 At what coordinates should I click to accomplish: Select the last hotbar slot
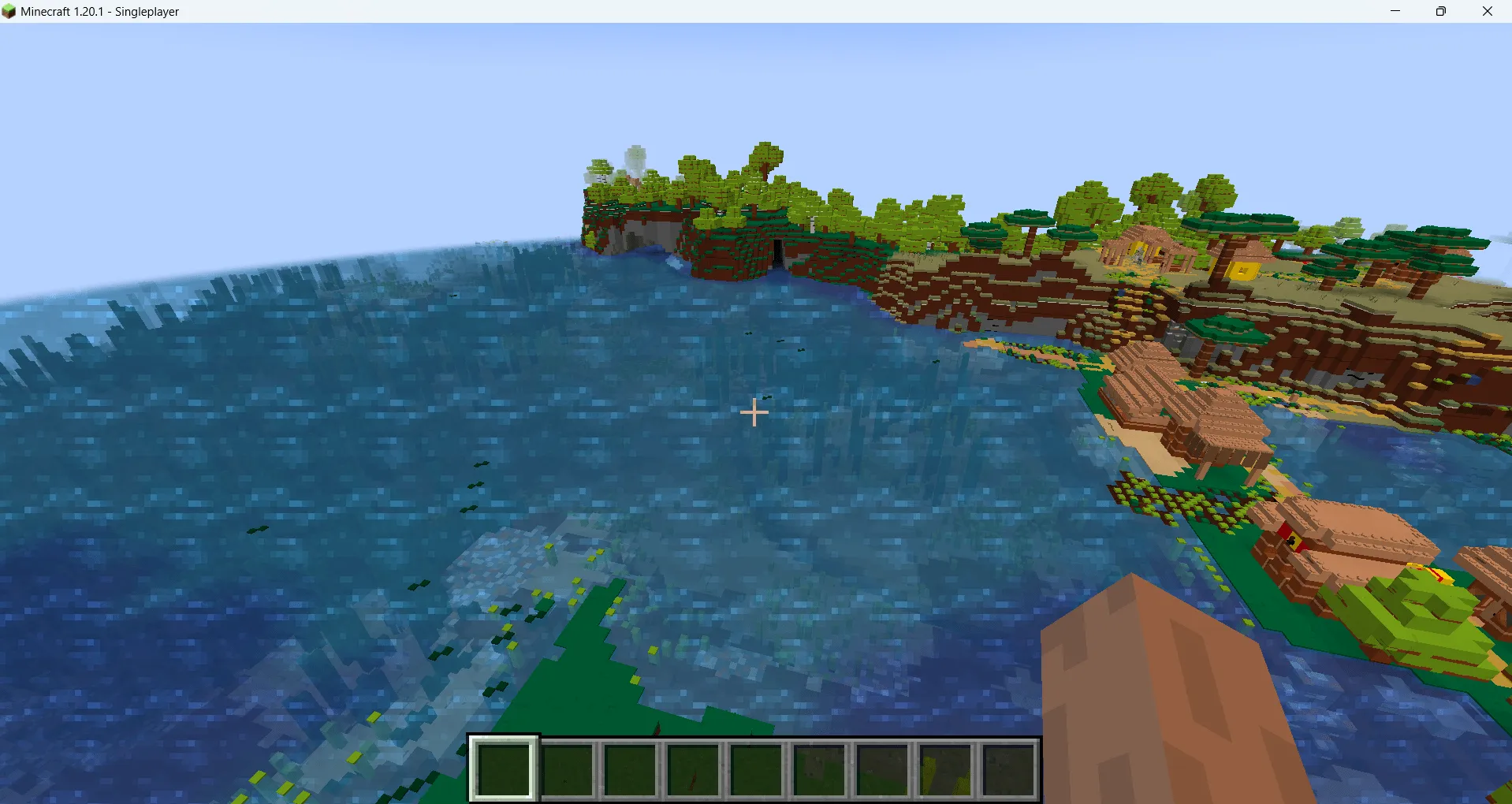[1011, 769]
